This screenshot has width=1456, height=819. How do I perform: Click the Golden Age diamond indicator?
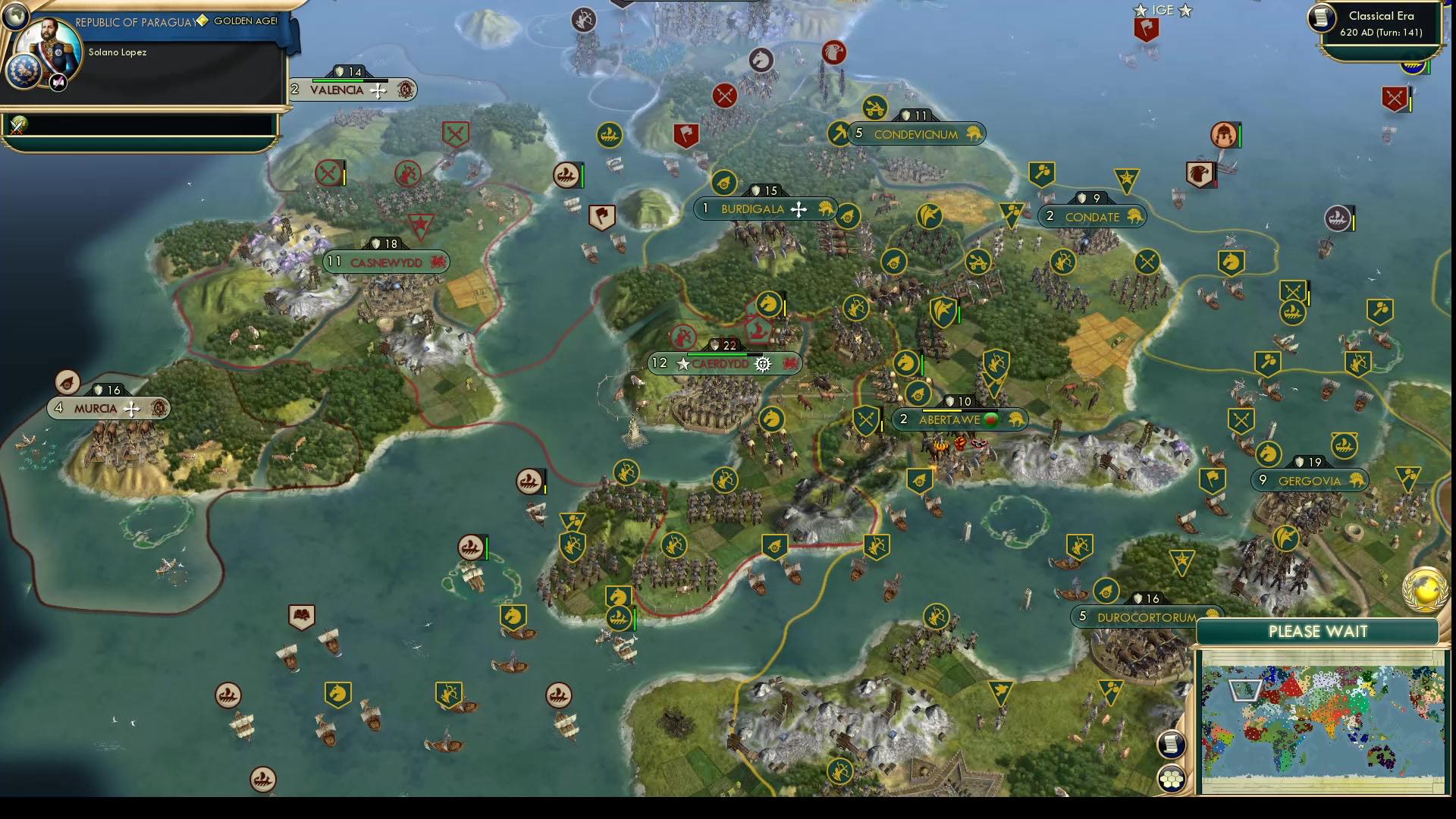pyautogui.click(x=202, y=21)
